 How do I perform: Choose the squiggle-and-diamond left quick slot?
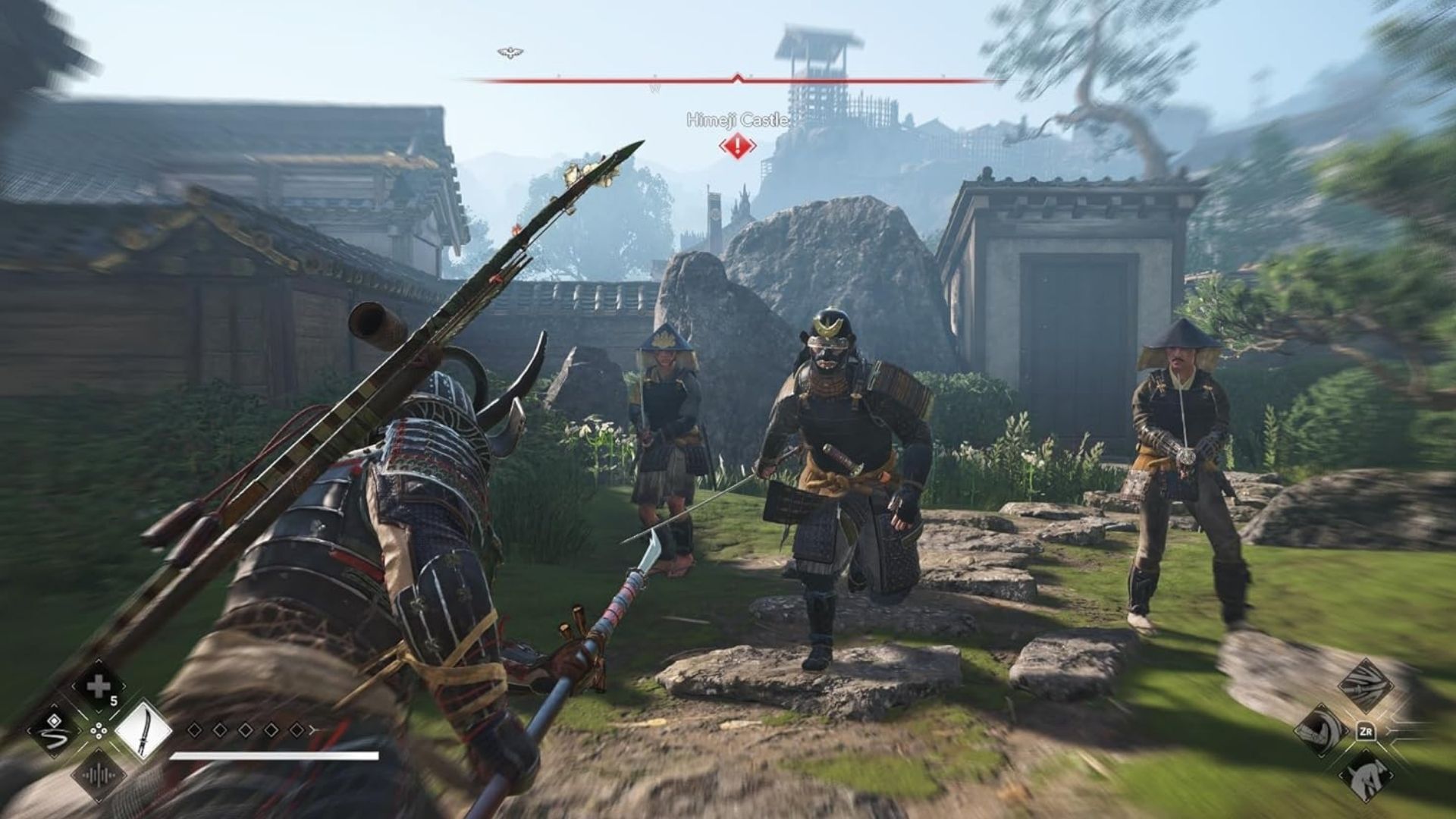(54, 731)
